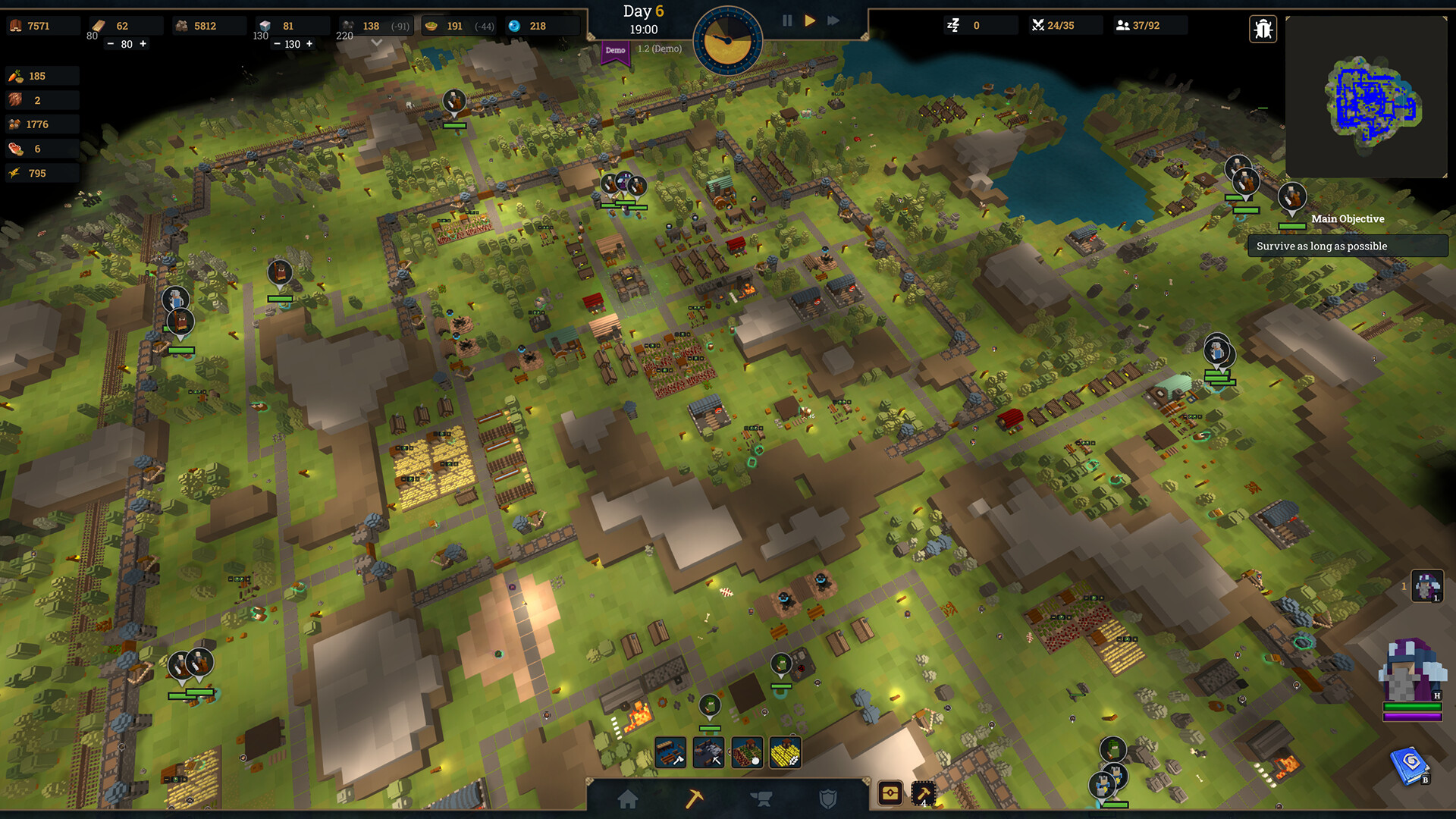Open the treasure chest storage panel

pyautogui.click(x=890, y=793)
